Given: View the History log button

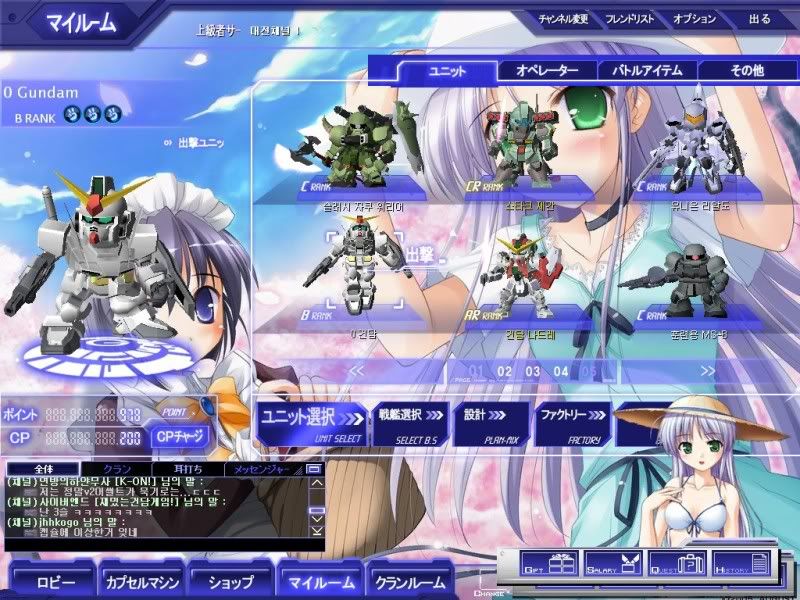Looking at the screenshot, I should [x=741, y=563].
